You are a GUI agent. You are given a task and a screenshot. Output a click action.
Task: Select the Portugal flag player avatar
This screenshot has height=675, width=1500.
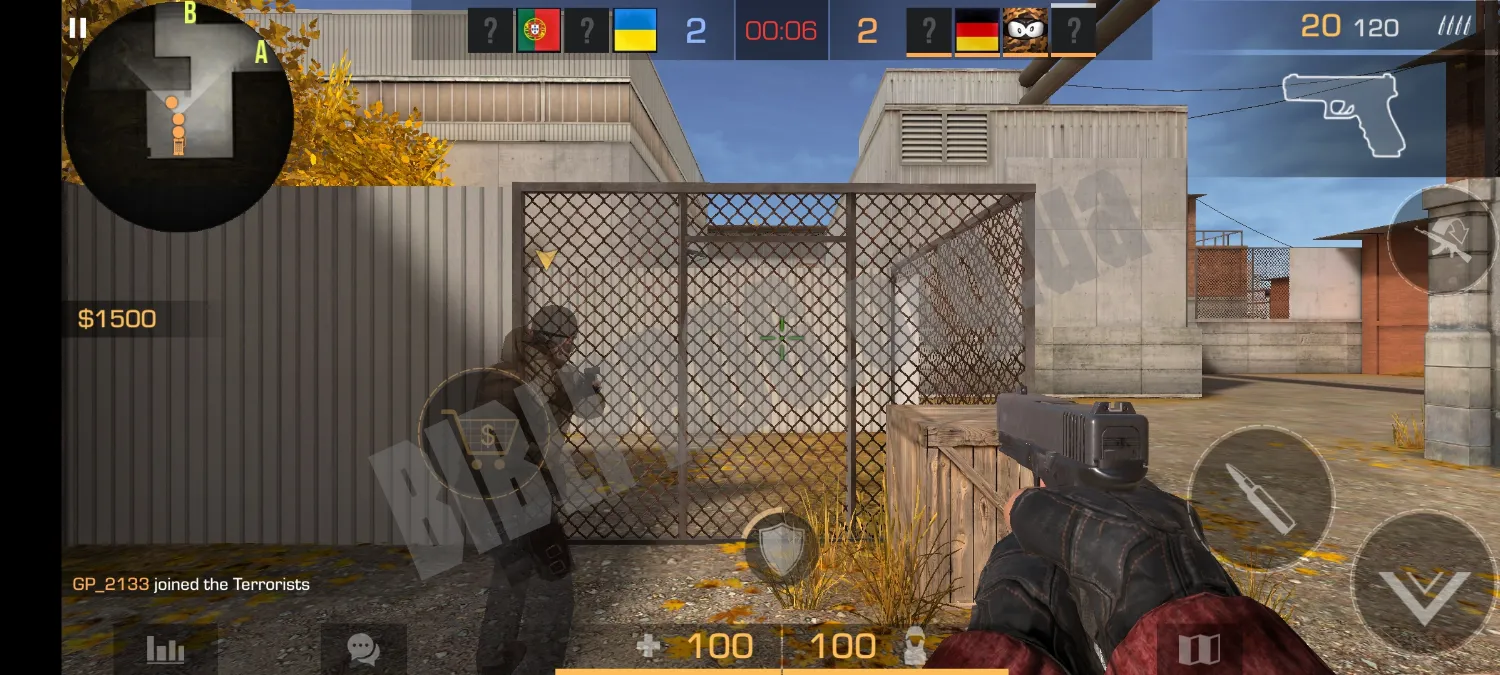coord(538,31)
